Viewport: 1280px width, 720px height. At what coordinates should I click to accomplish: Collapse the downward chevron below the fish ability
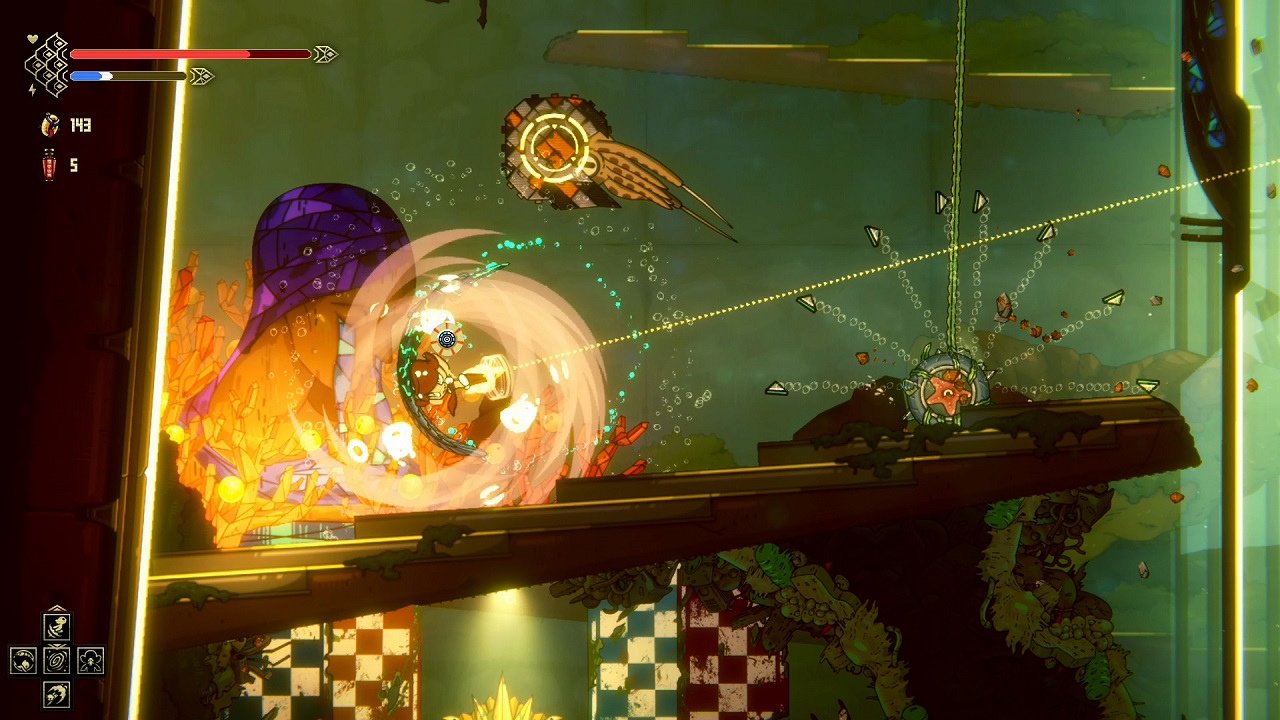coord(56,645)
